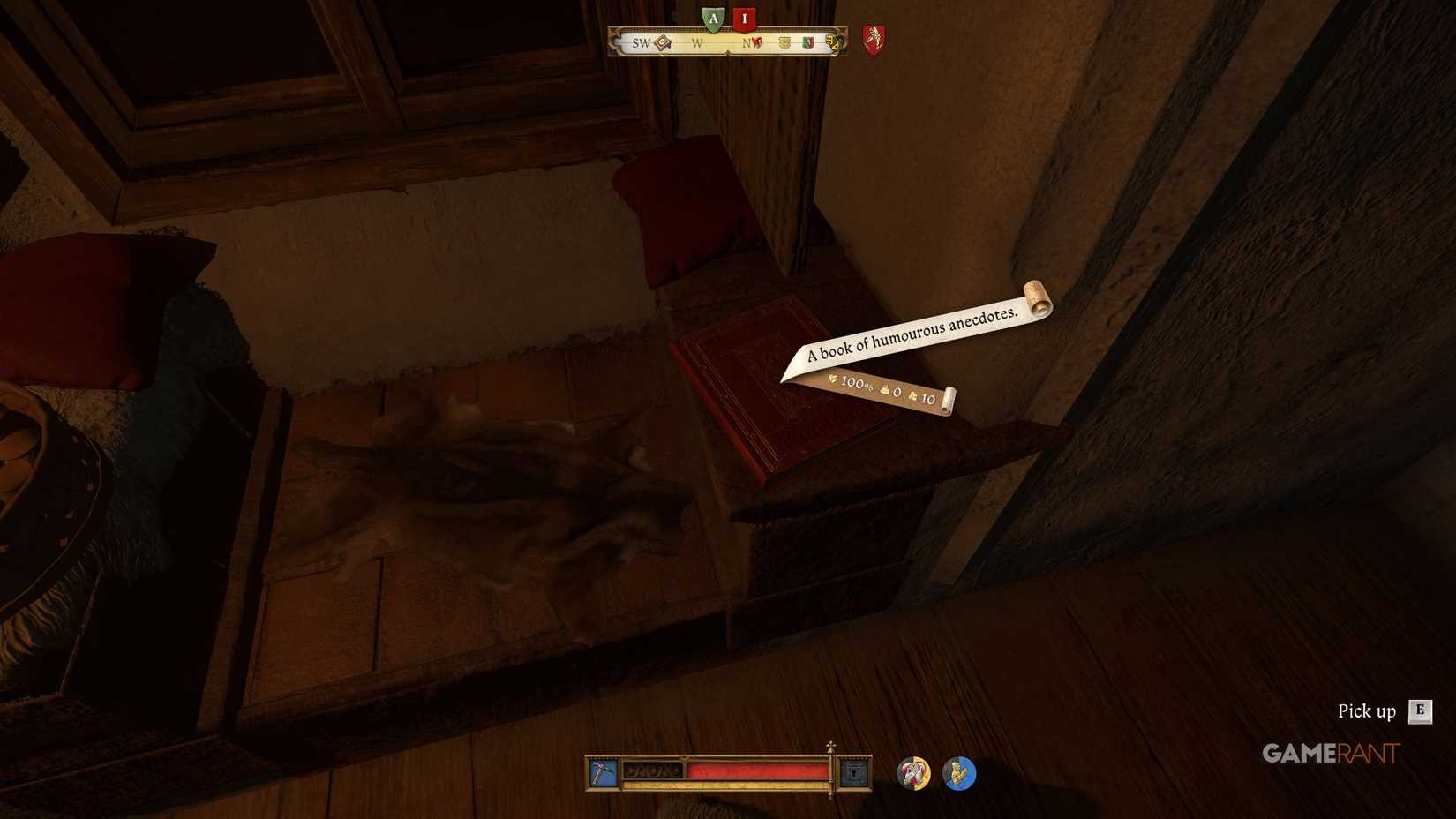Click the quest diamond marker near SW on compass

660,42
